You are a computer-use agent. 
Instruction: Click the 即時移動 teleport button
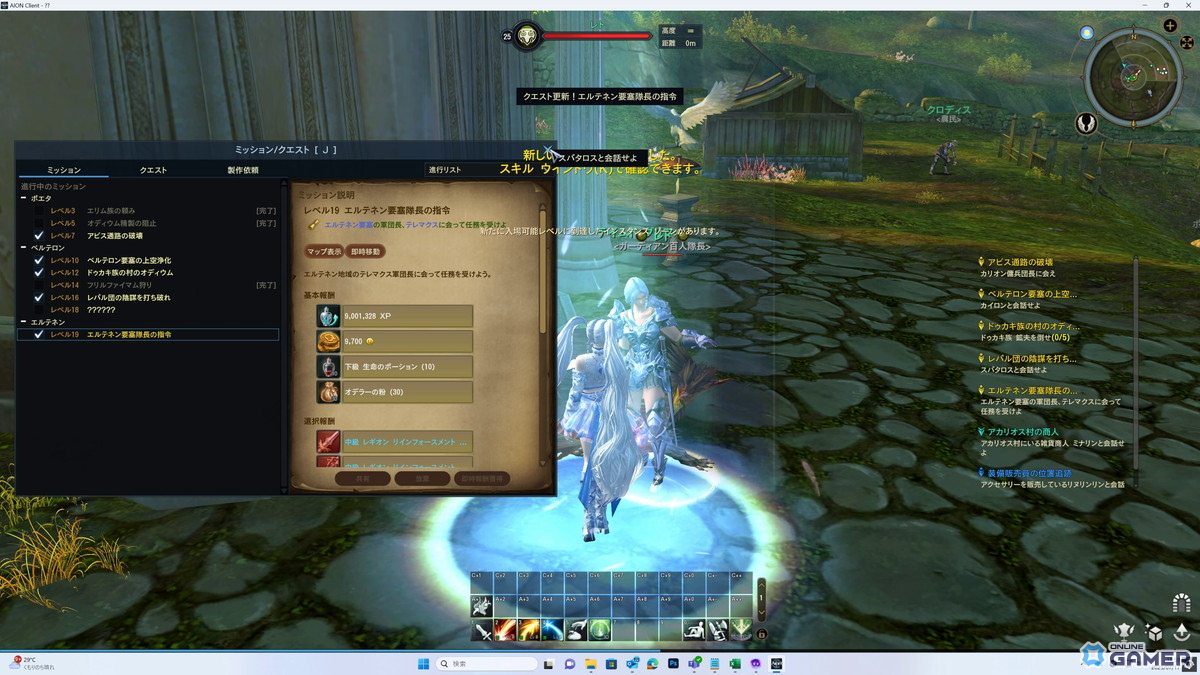click(x=365, y=252)
